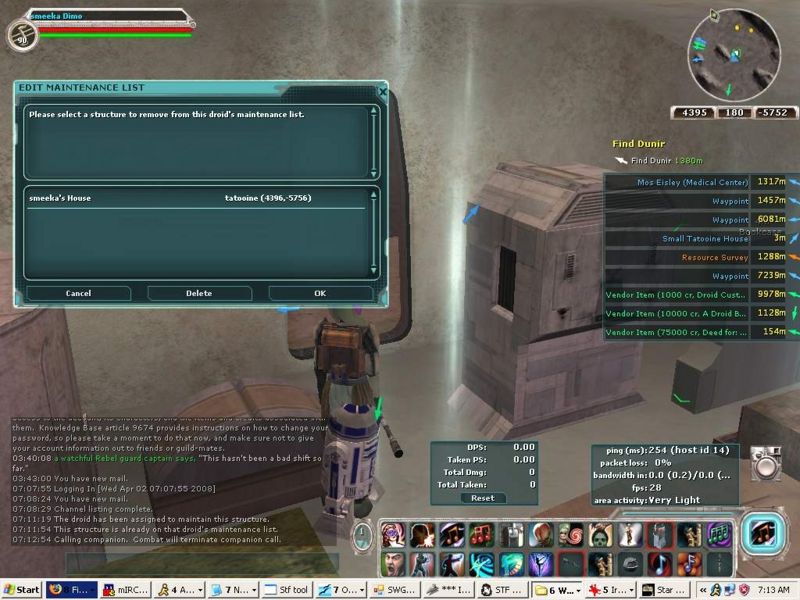Click the Find Dunir quest tracker

638,144
